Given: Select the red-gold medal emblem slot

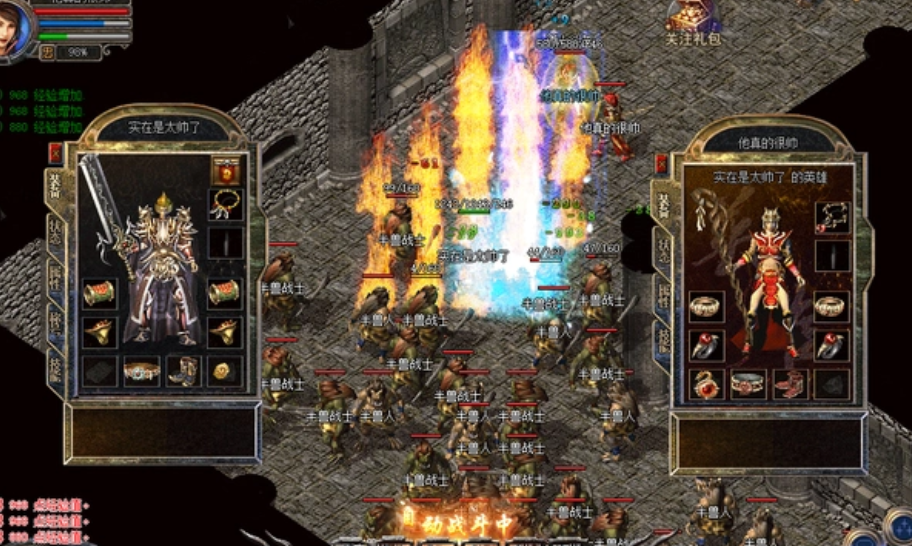Looking at the screenshot, I should (x=225, y=170).
